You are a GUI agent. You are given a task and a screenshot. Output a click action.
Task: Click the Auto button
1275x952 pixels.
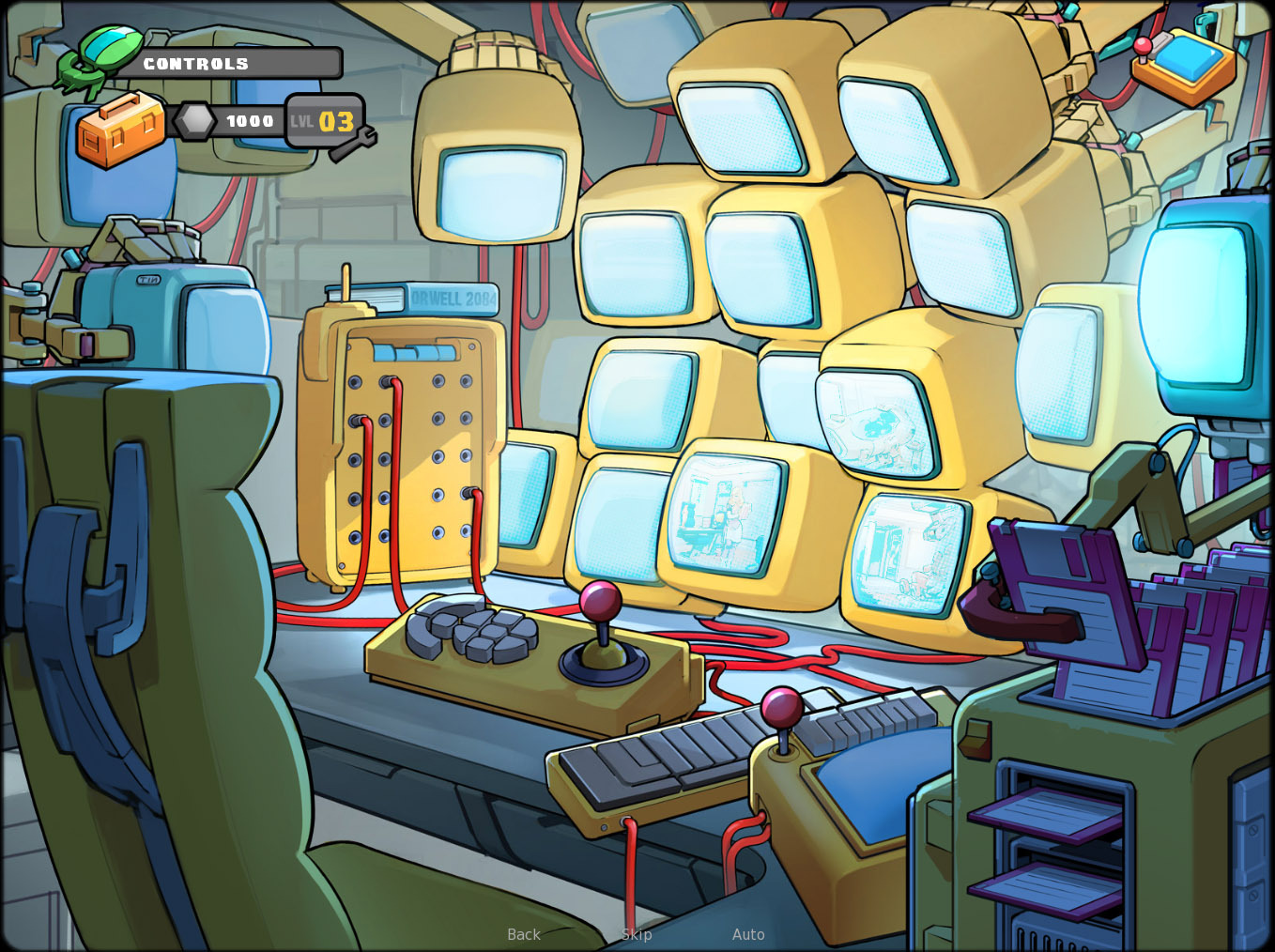pos(748,934)
